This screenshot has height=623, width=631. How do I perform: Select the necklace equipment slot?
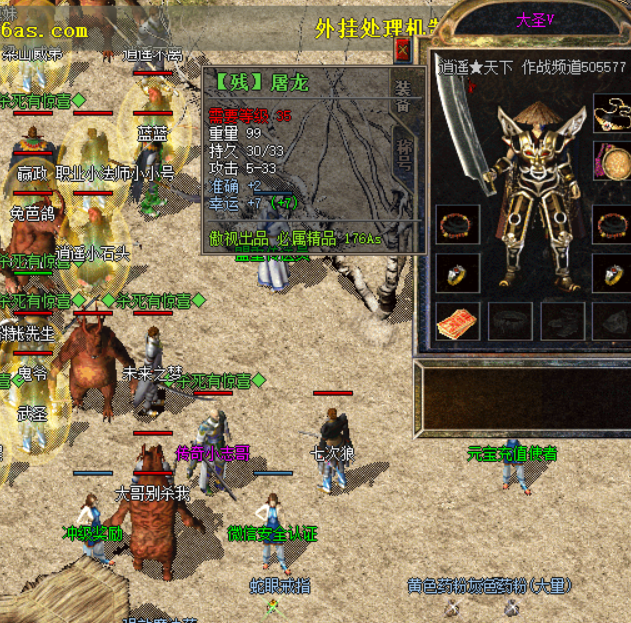(x=611, y=112)
